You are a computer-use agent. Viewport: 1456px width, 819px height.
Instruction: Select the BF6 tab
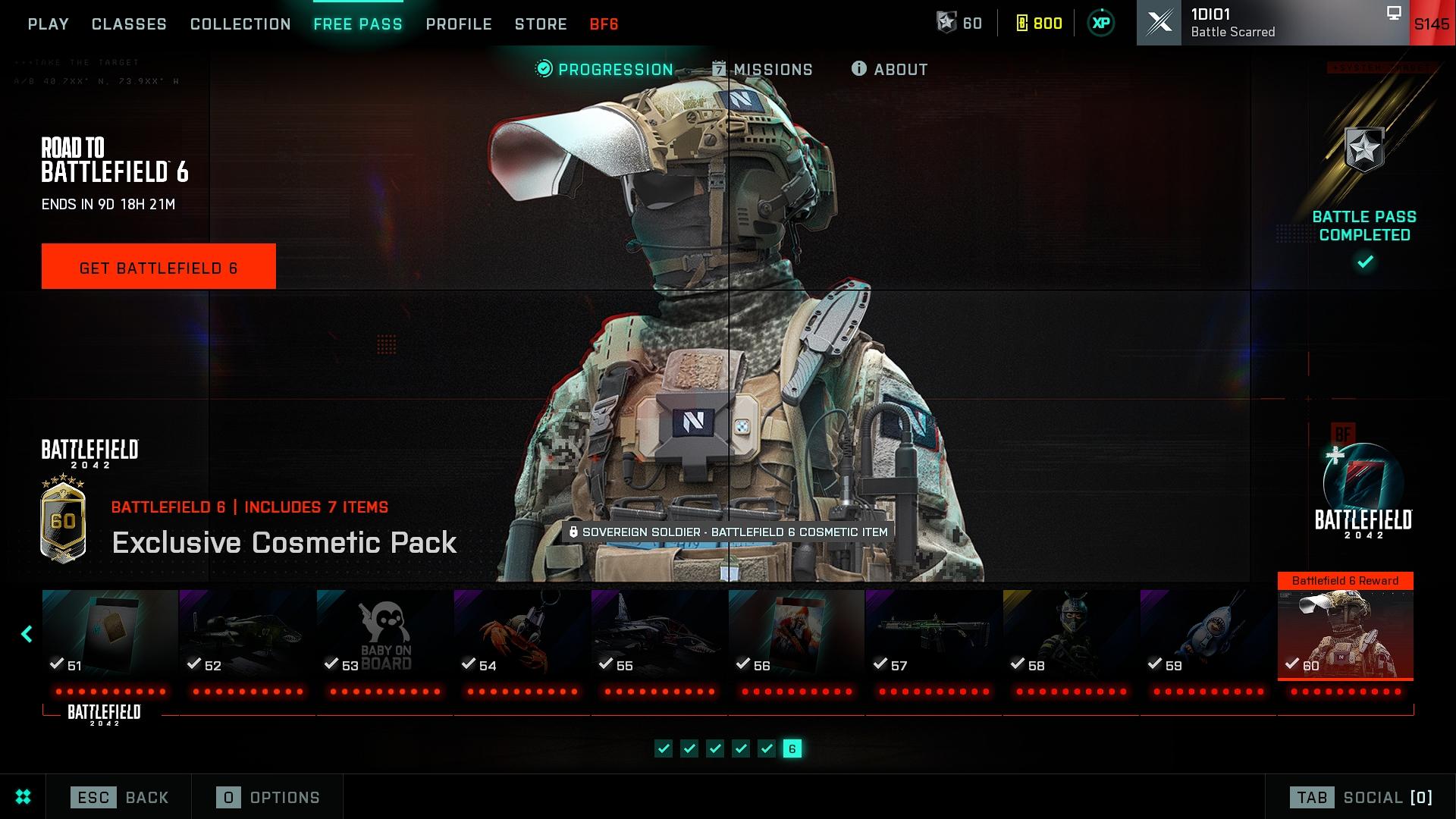(x=604, y=24)
